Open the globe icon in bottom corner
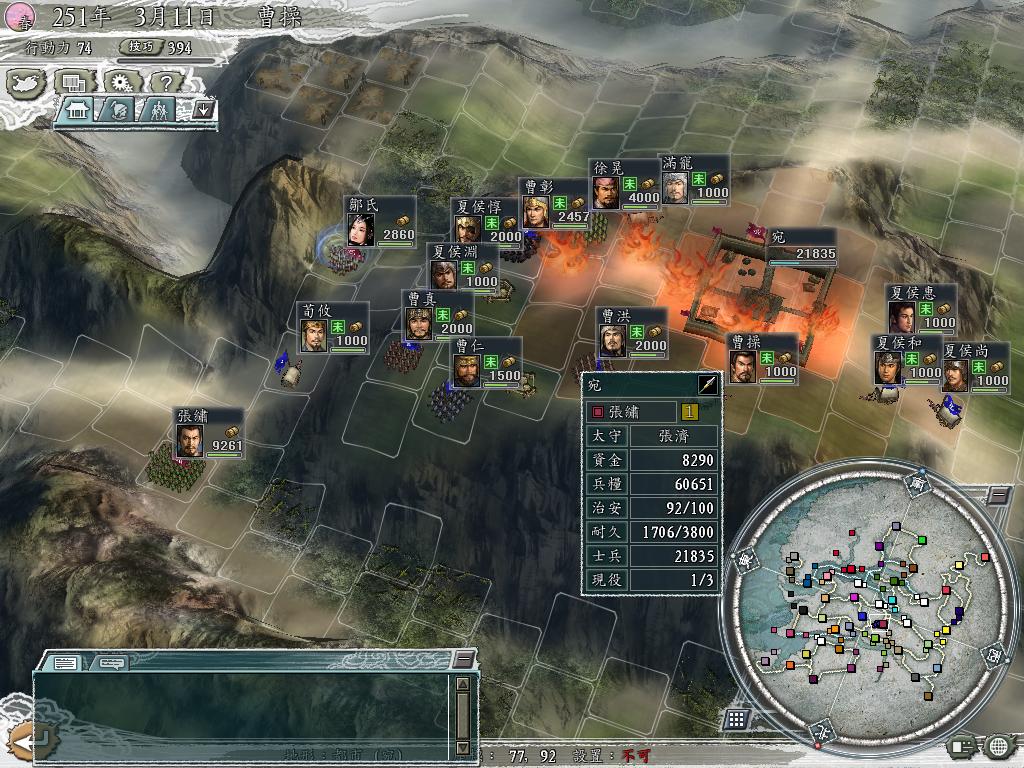 [x=997, y=746]
